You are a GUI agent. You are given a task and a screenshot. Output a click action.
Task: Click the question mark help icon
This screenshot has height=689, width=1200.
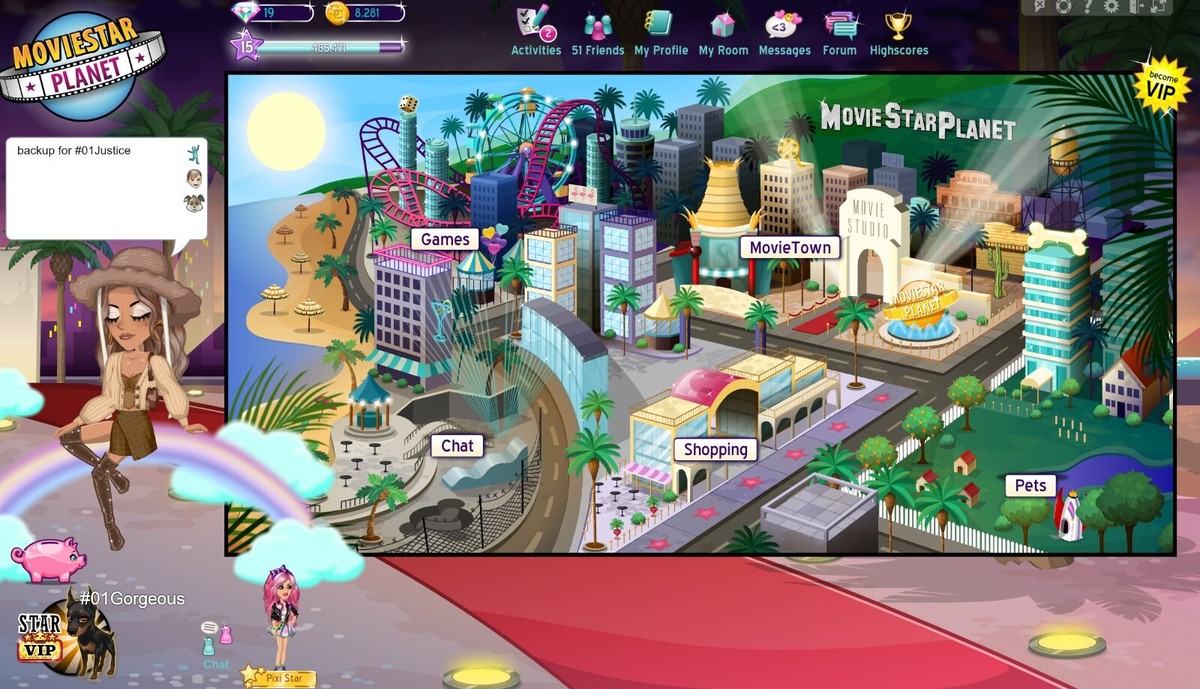coord(1087,7)
